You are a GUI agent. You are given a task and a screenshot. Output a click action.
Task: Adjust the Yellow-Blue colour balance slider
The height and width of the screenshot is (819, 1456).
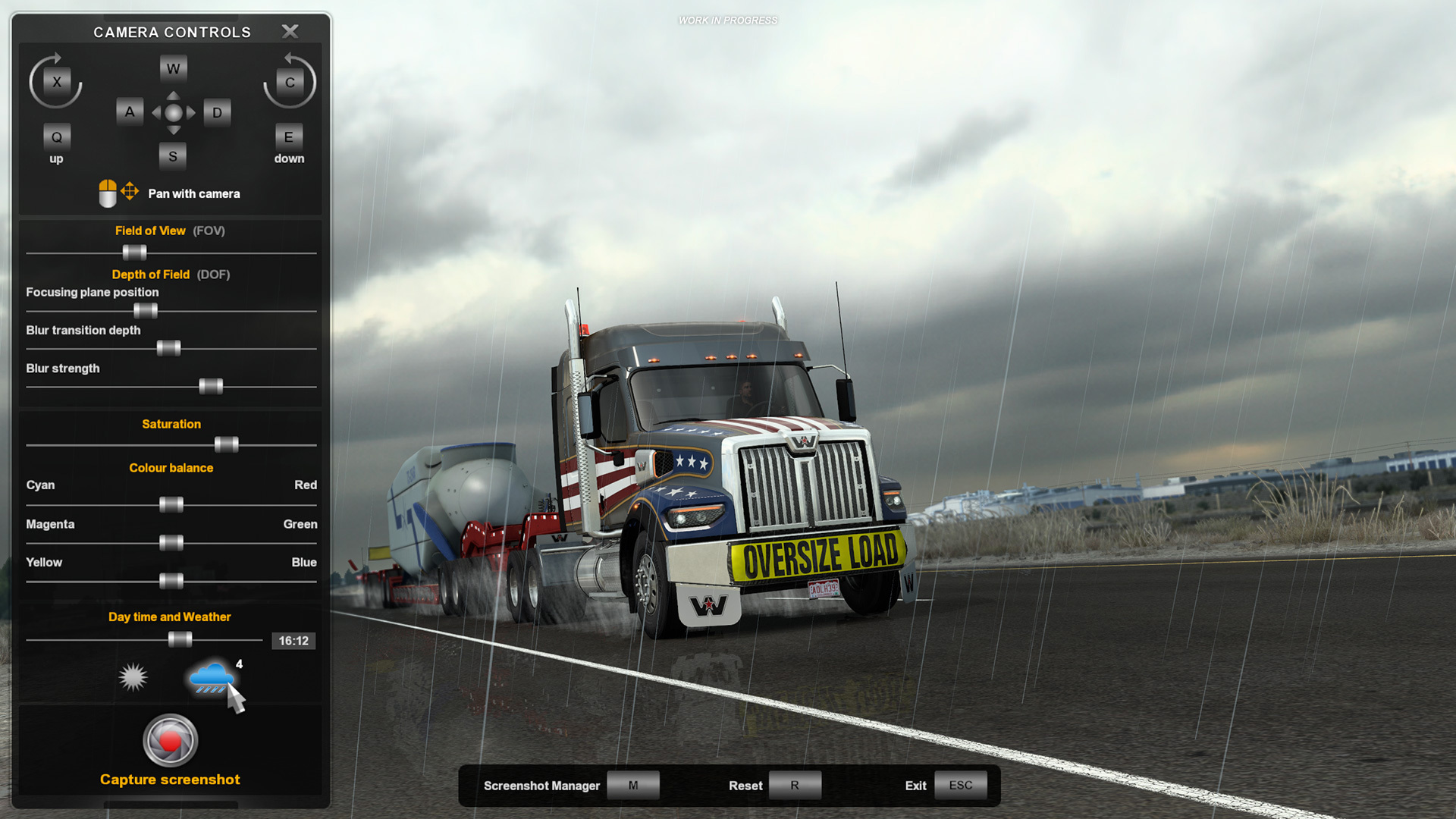tap(171, 582)
